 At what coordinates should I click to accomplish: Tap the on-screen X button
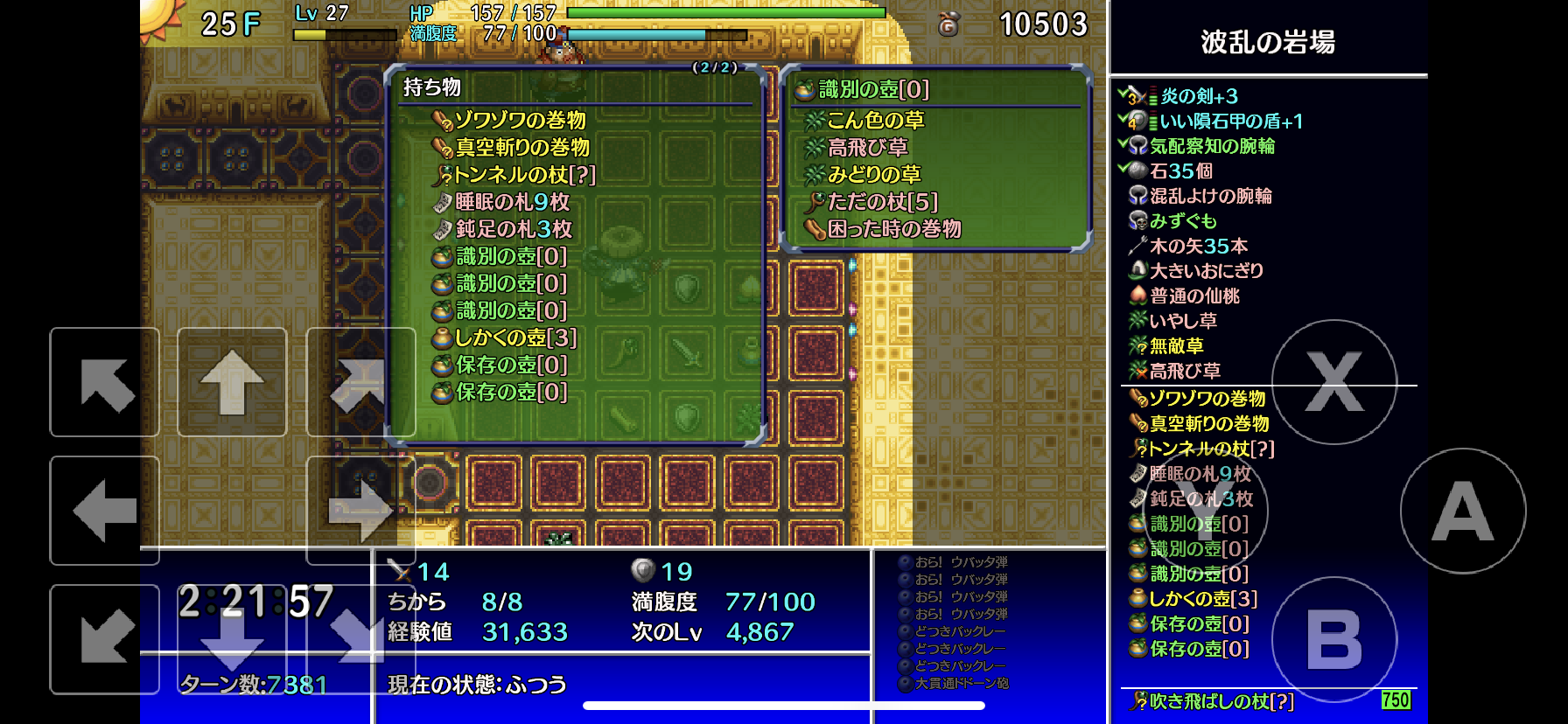click(1334, 382)
